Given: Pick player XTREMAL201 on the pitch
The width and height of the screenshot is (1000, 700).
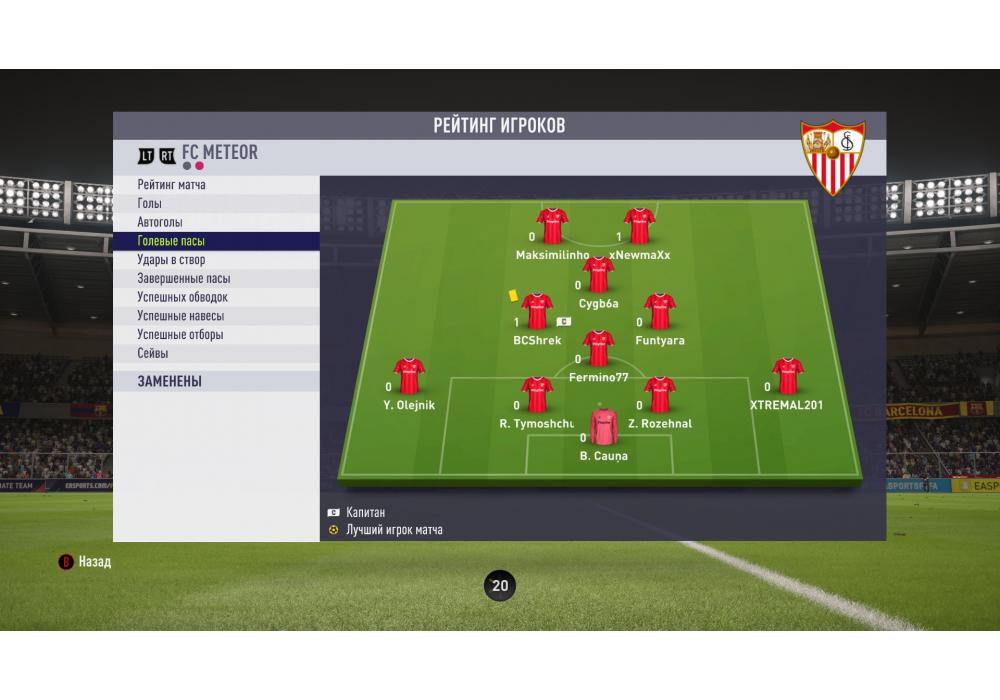Looking at the screenshot, I should [788, 377].
